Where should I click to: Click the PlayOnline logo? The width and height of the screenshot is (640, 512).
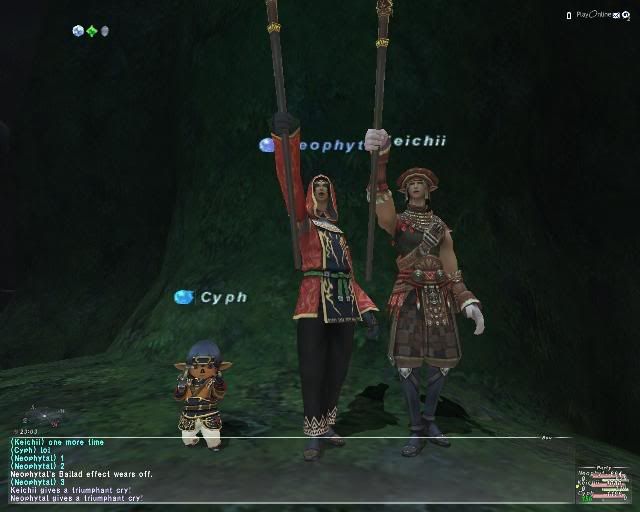pyautogui.click(x=604, y=15)
